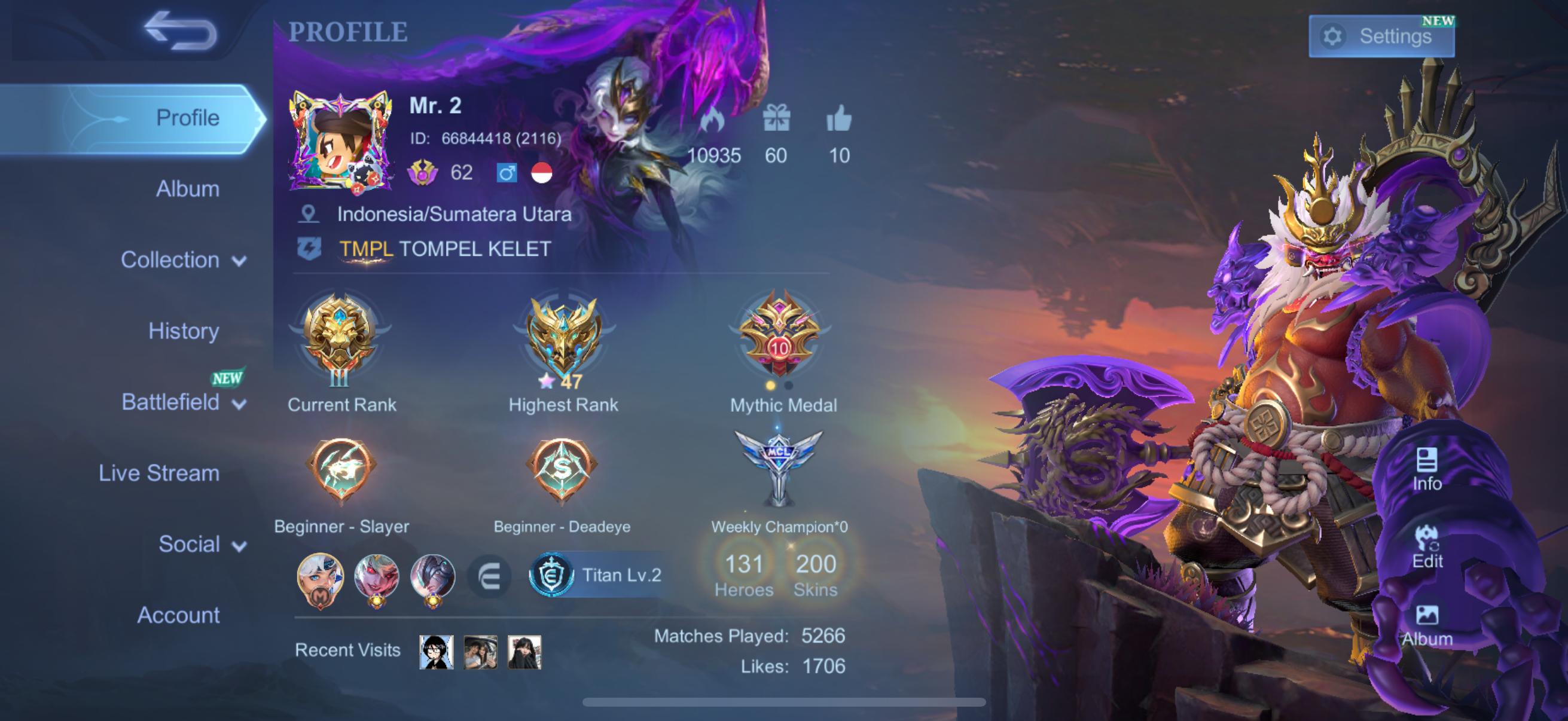Expand the Collection section
Viewport: 1568px width, 721px height.
[182, 260]
